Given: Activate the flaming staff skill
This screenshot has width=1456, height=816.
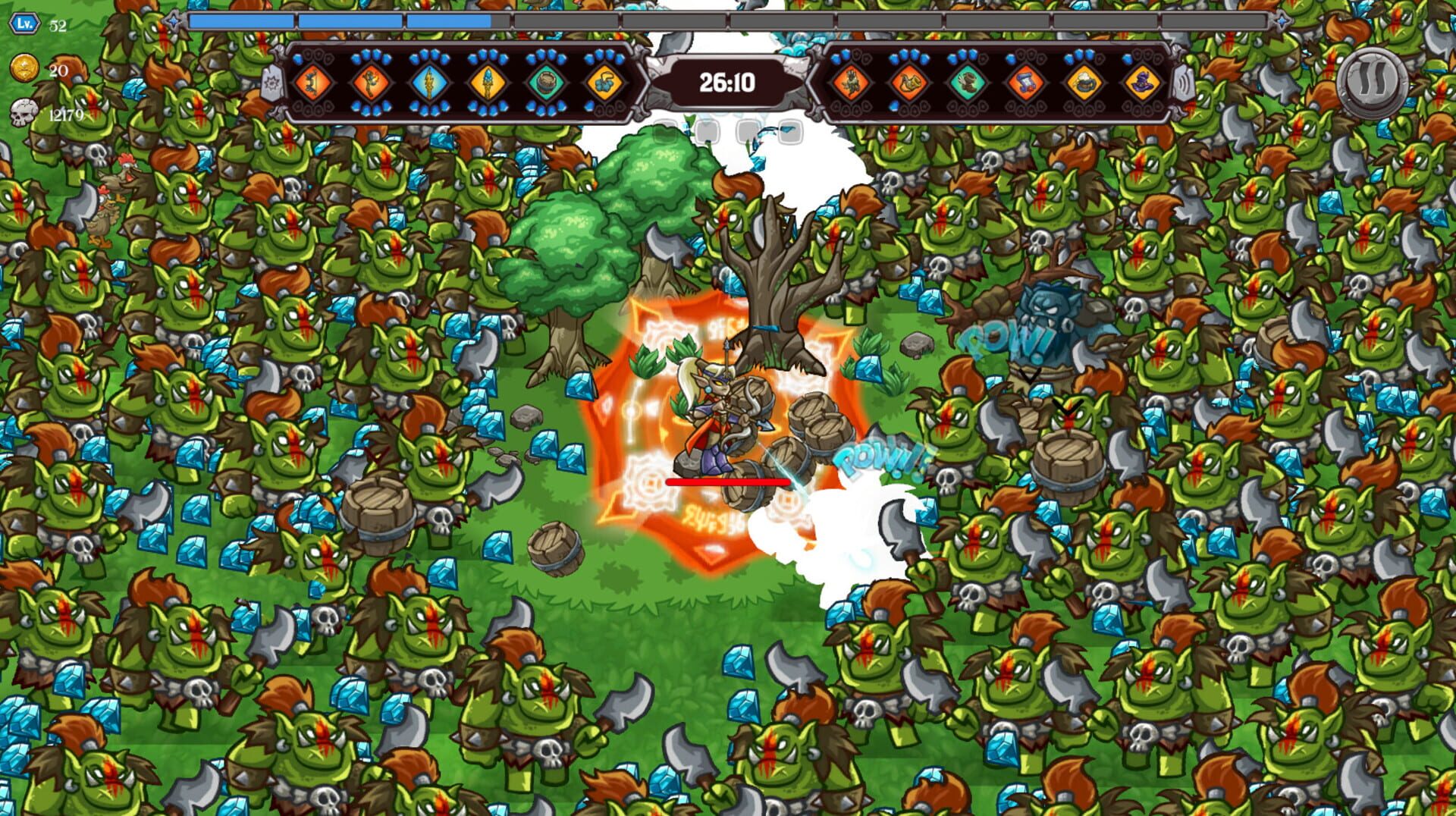Looking at the screenshot, I should point(372,83).
